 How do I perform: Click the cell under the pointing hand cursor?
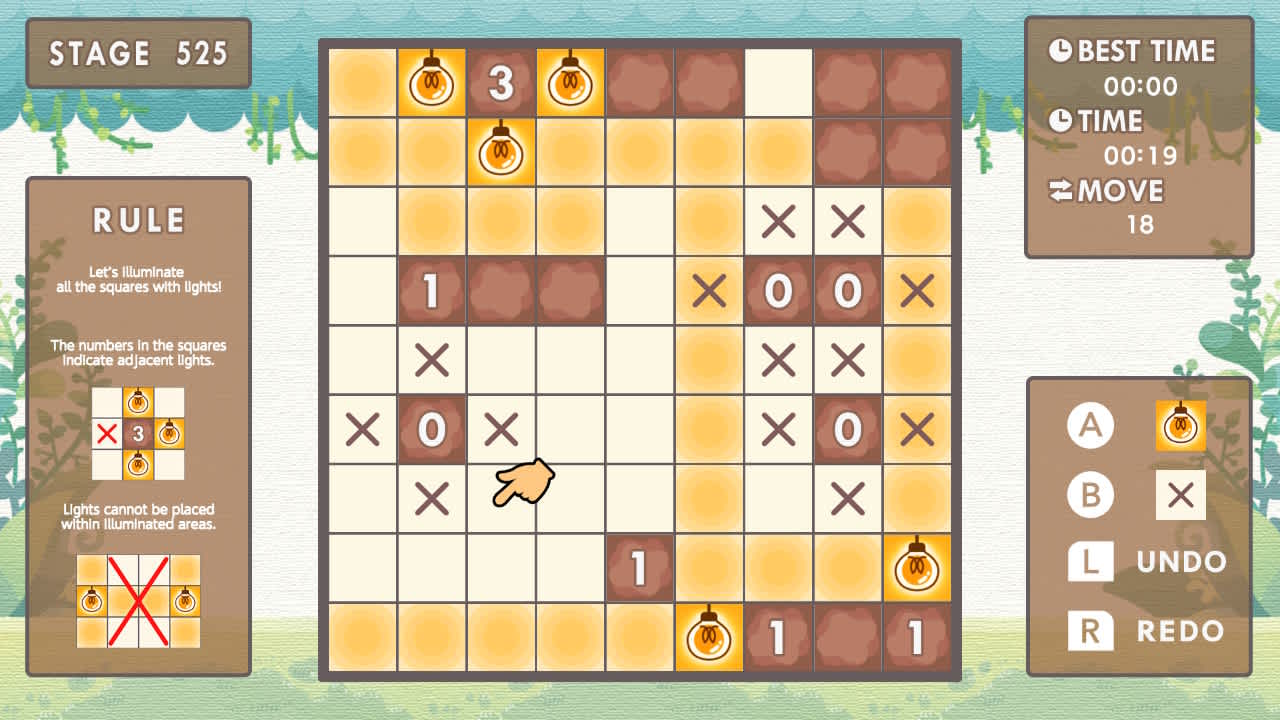click(x=501, y=500)
